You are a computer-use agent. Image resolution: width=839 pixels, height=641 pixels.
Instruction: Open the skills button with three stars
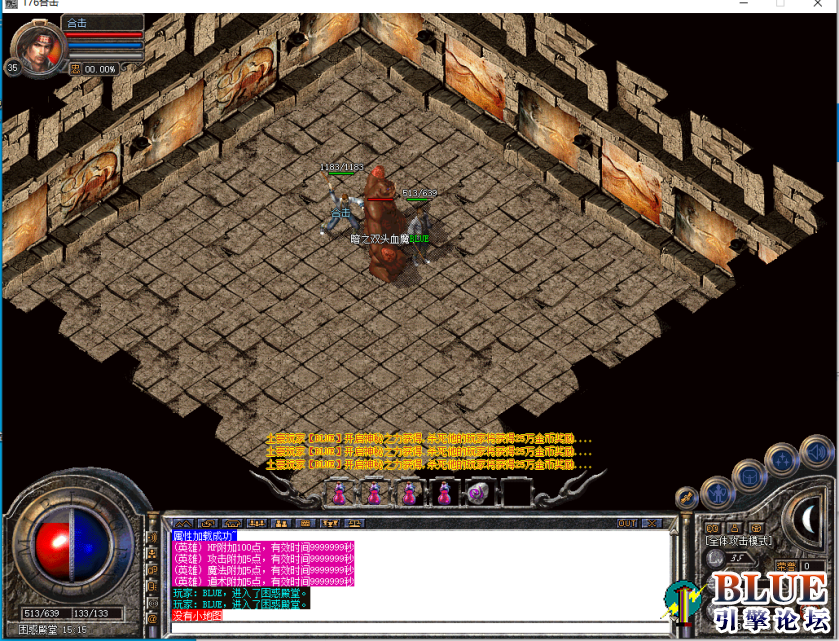781,460
